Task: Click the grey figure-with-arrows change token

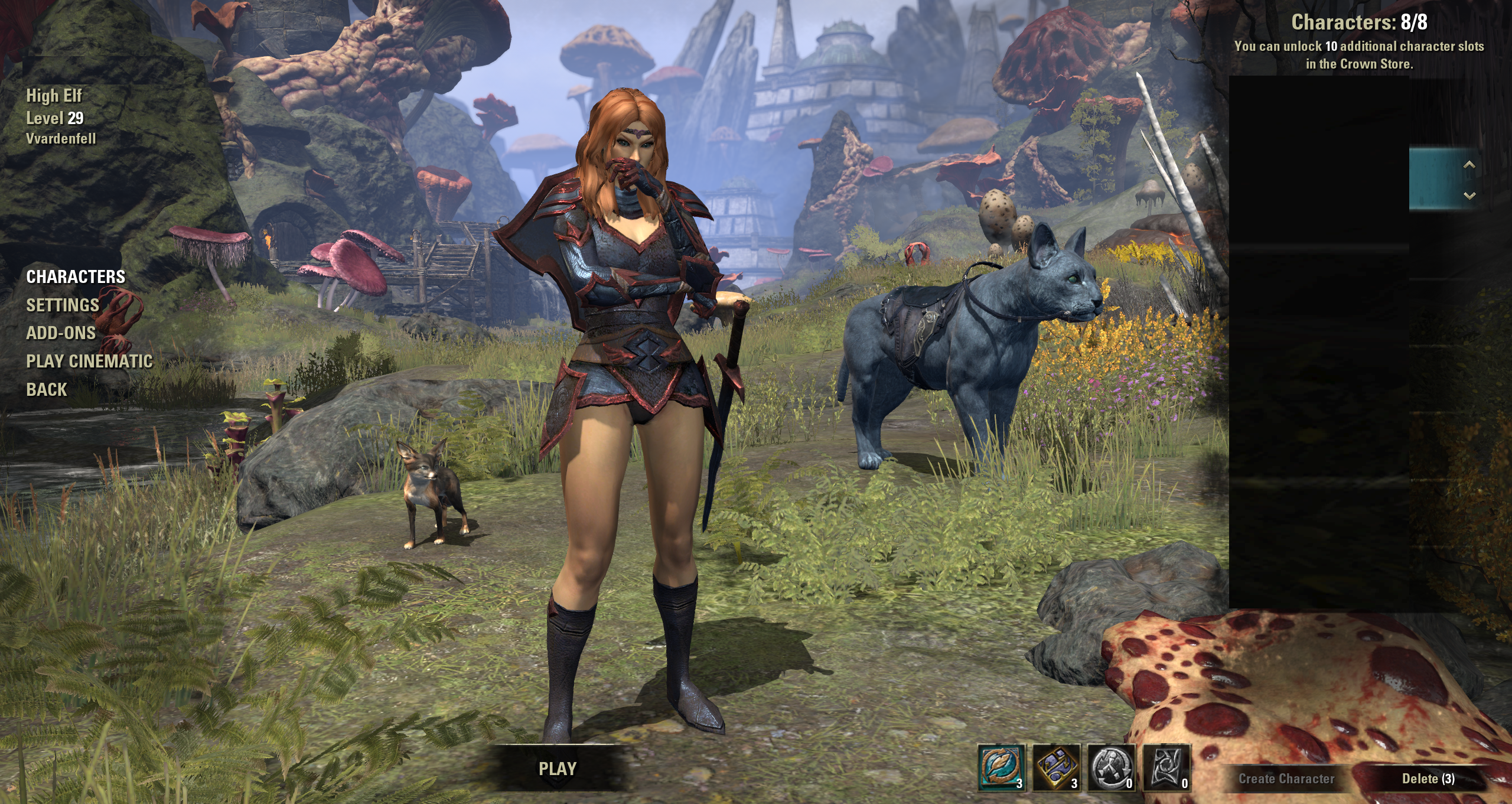Action: click(x=1111, y=767)
